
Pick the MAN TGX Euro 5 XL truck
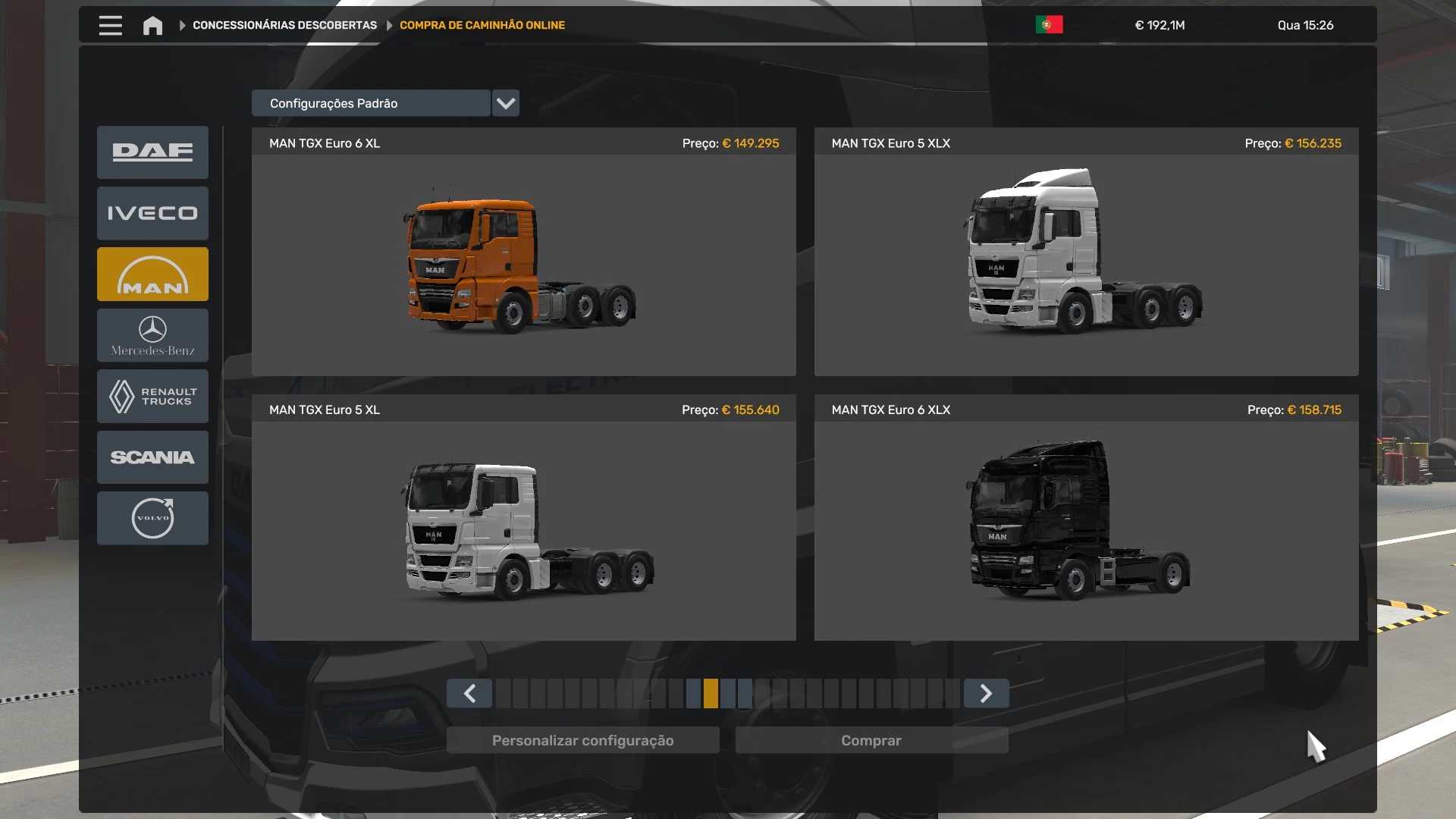523,530
